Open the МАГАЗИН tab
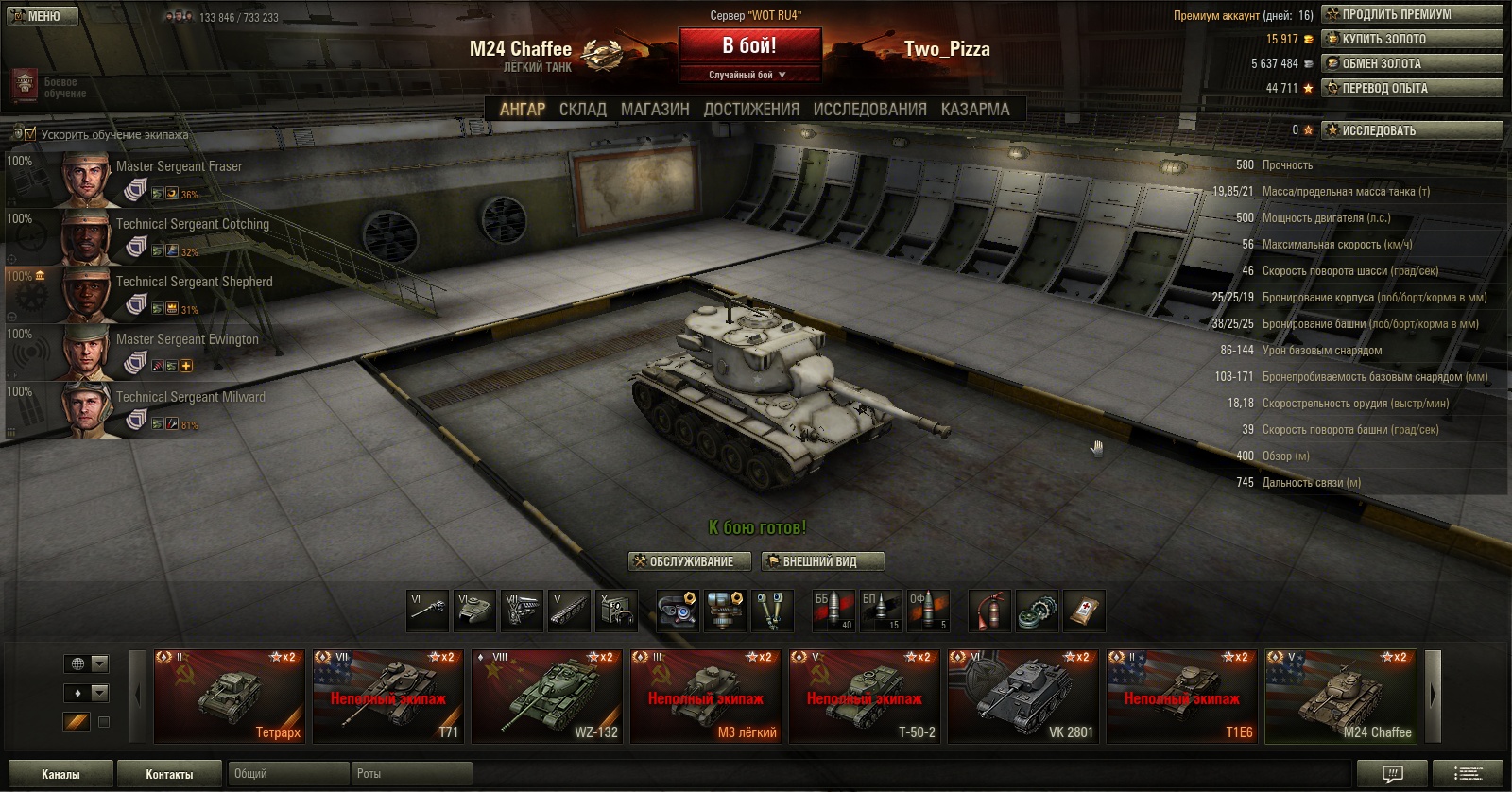The height and width of the screenshot is (792, 1512). [x=655, y=110]
